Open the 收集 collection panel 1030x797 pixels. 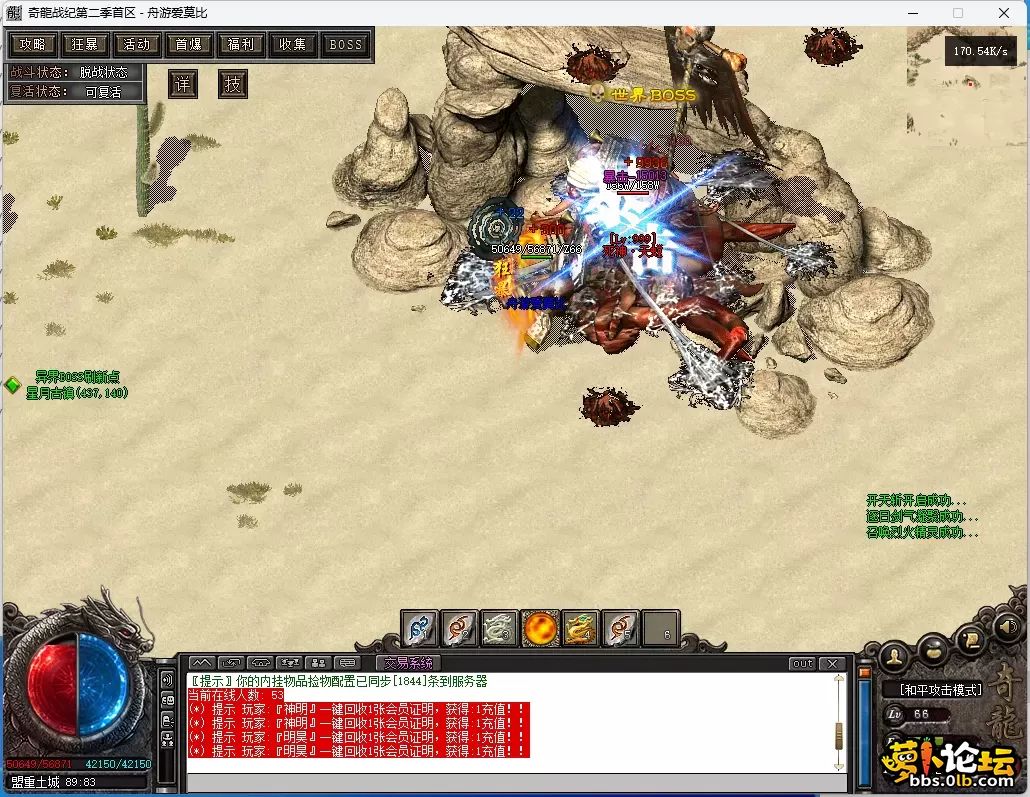[x=293, y=44]
